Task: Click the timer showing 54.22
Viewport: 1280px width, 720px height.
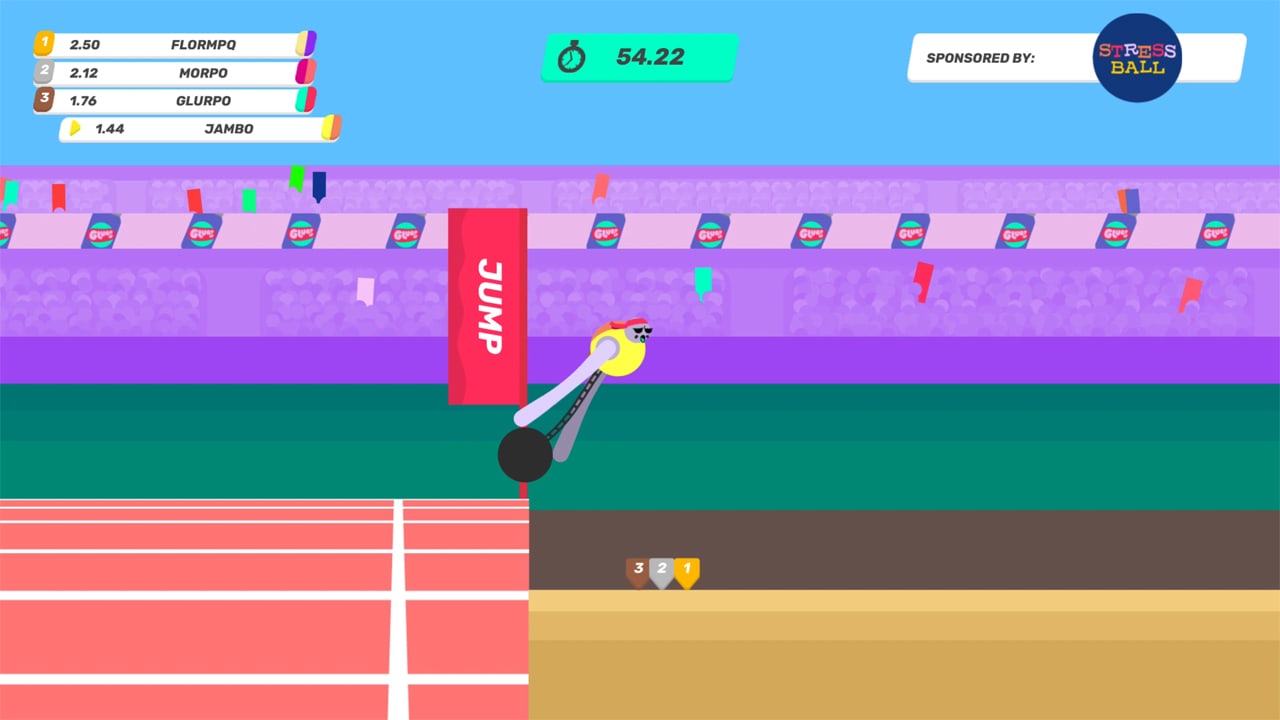Action: 650,57
